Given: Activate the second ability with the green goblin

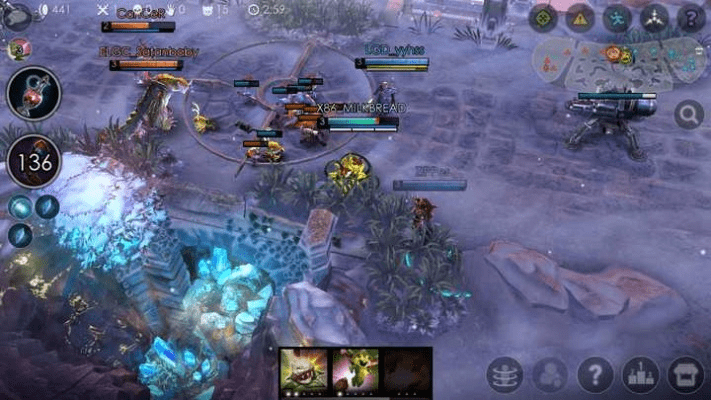Looking at the screenshot, I should click(354, 367).
